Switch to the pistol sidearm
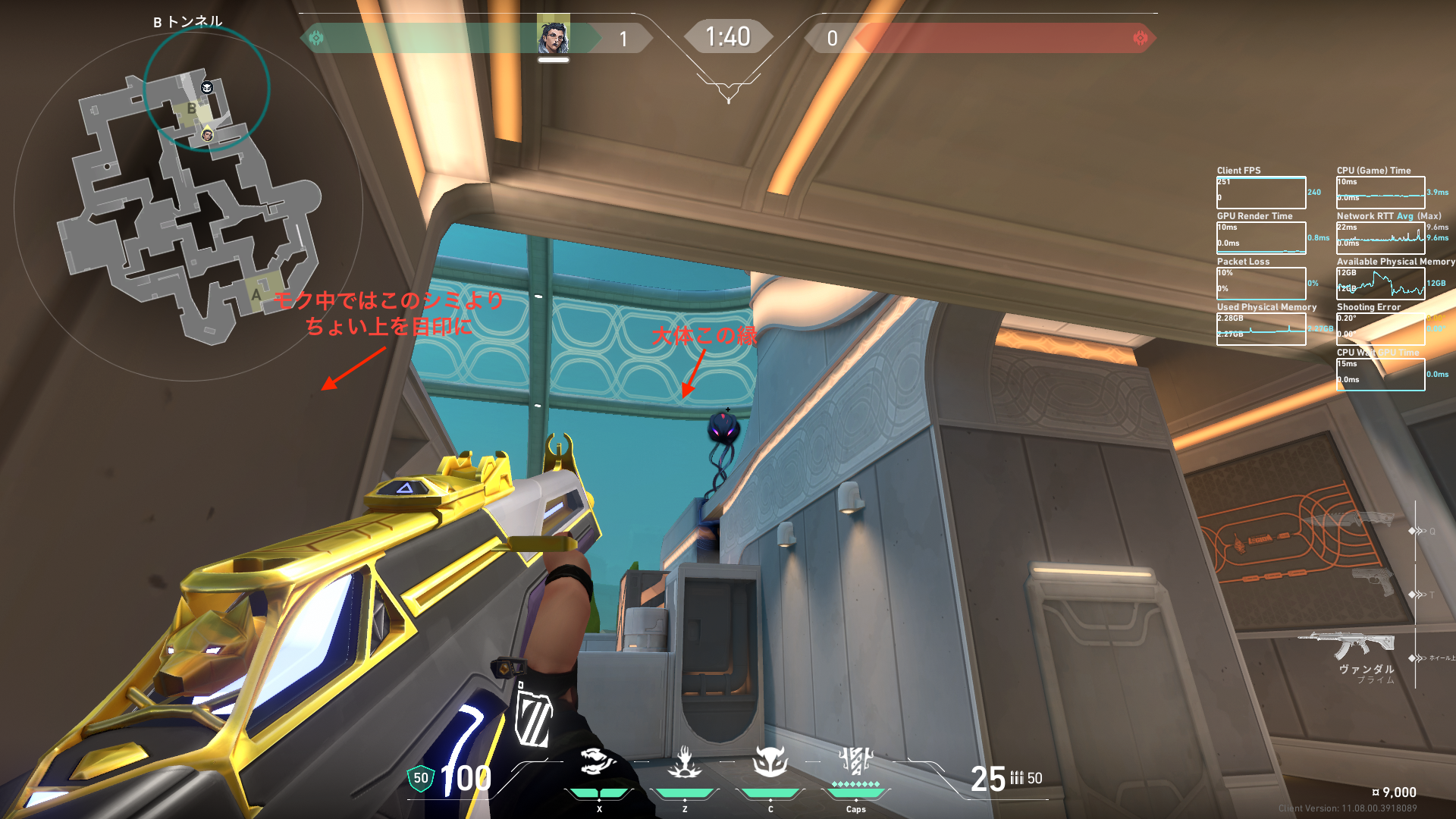 click(1374, 582)
